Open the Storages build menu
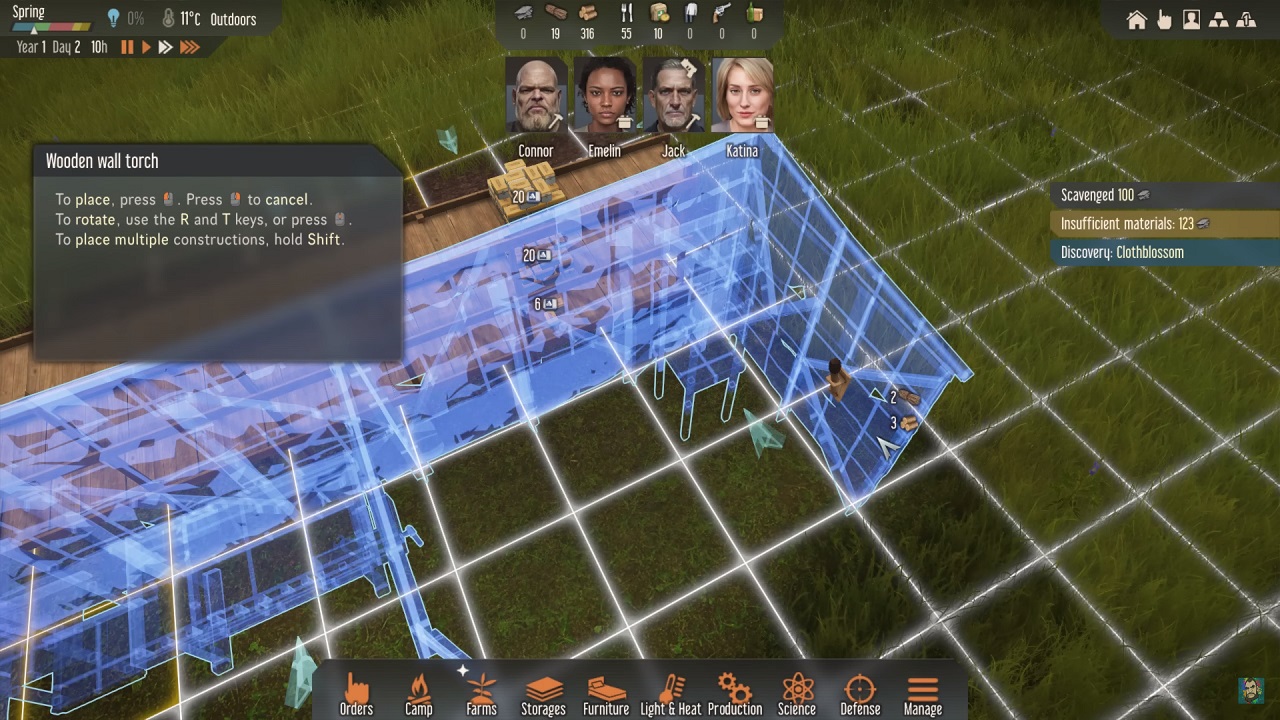The width and height of the screenshot is (1280, 720). click(543, 694)
